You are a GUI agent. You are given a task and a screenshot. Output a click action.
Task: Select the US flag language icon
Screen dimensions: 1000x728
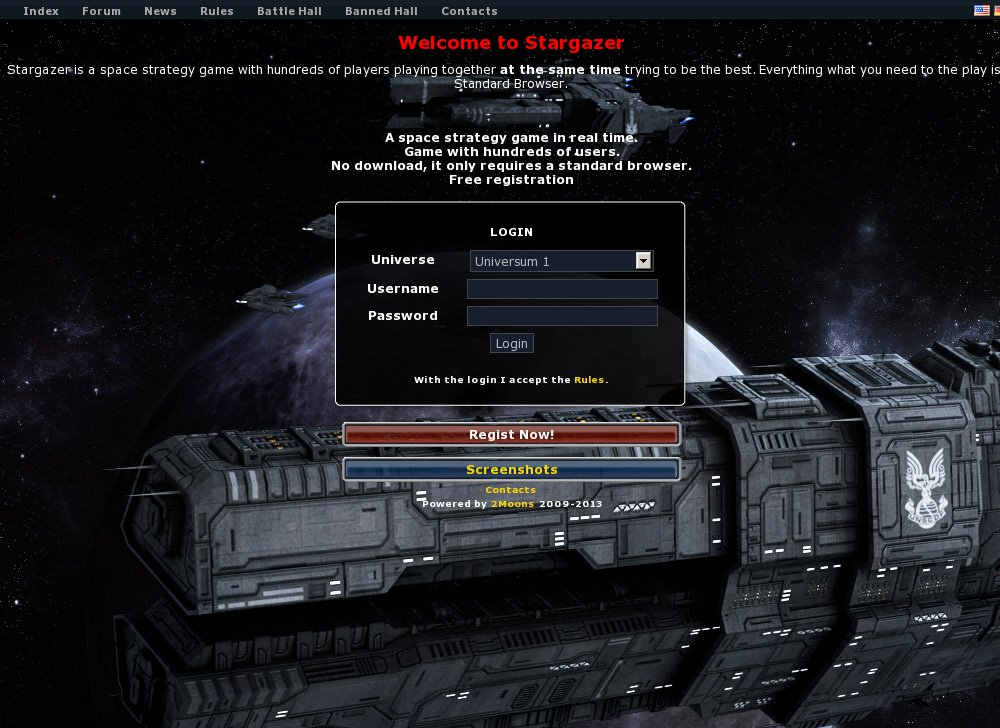click(x=981, y=10)
